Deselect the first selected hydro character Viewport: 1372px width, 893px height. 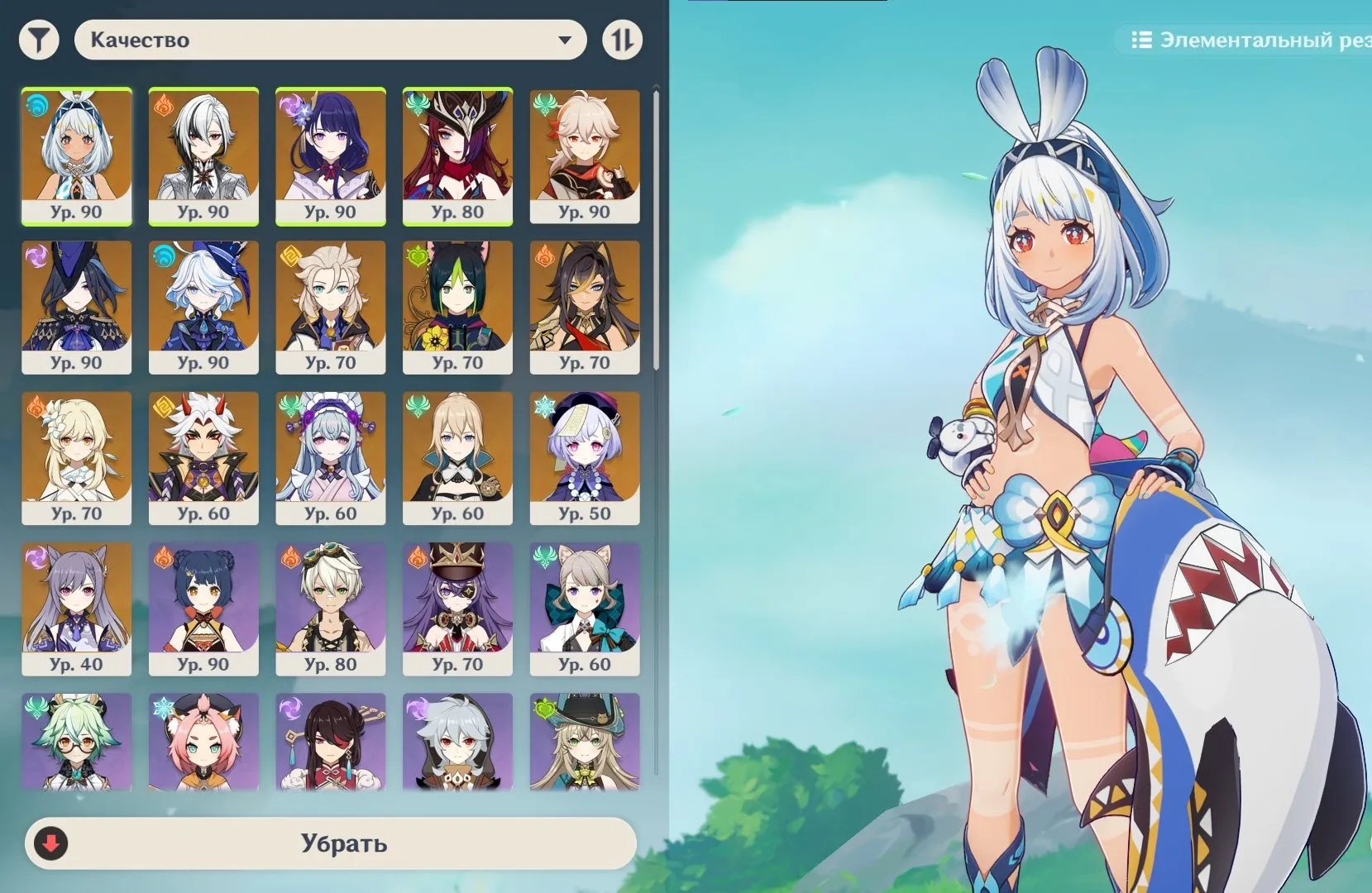(x=77, y=157)
